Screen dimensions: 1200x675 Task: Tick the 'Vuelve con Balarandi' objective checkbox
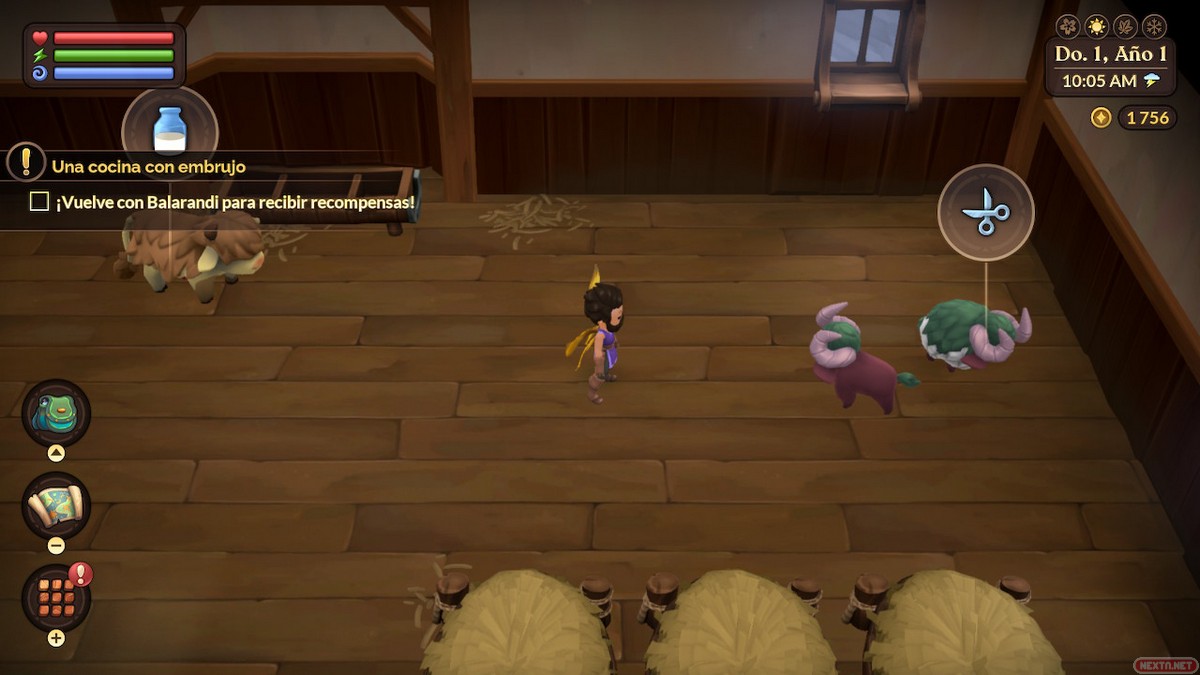39,202
